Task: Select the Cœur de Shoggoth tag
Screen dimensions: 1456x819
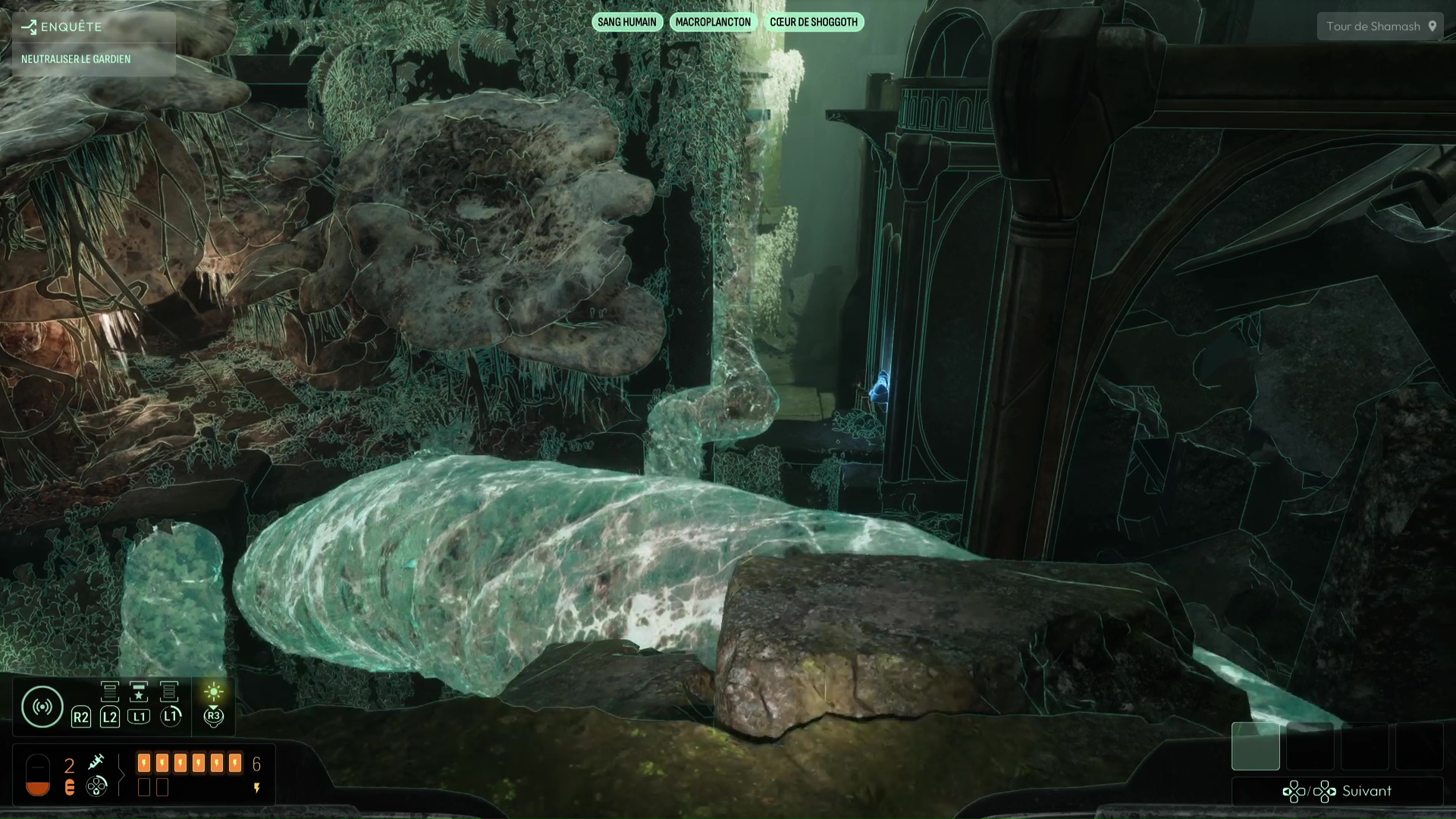Action: (814, 22)
